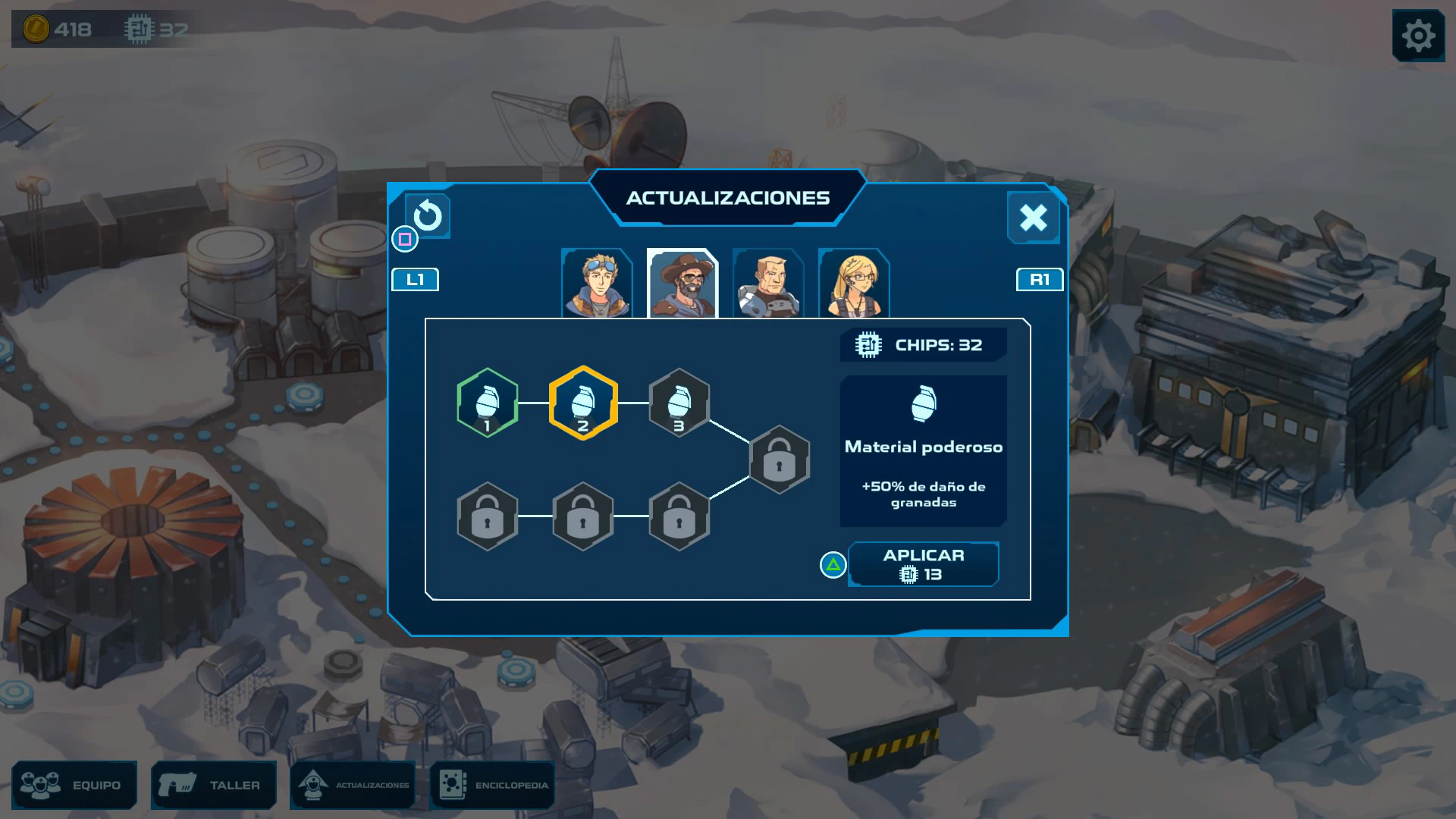
Task: Reset upgrades with the circular arrow button
Action: tap(428, 216)
